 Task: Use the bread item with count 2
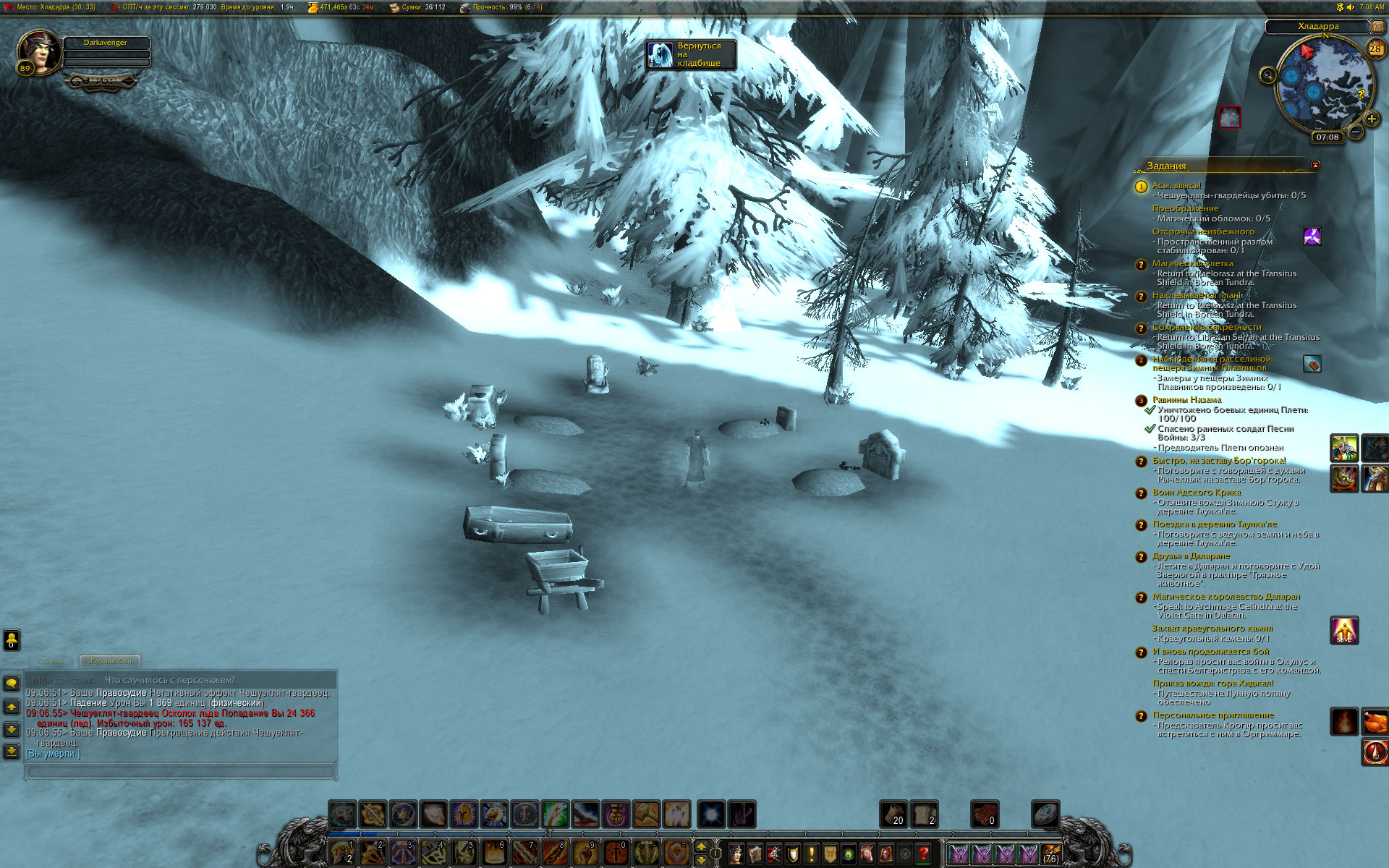point(924,814)
